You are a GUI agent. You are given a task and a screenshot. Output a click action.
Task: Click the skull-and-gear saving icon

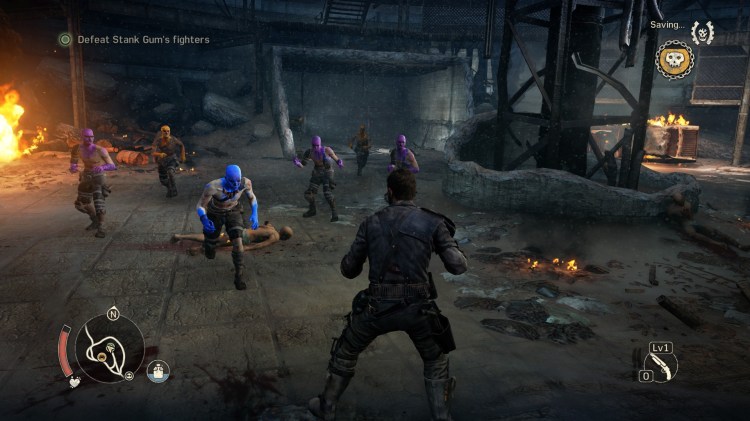(702, 32)
